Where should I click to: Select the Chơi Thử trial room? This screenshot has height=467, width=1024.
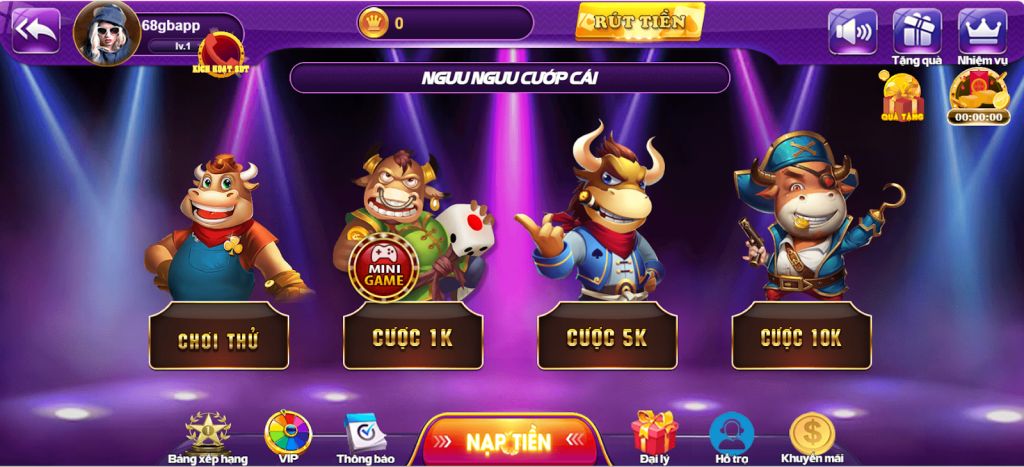point(218,338)
